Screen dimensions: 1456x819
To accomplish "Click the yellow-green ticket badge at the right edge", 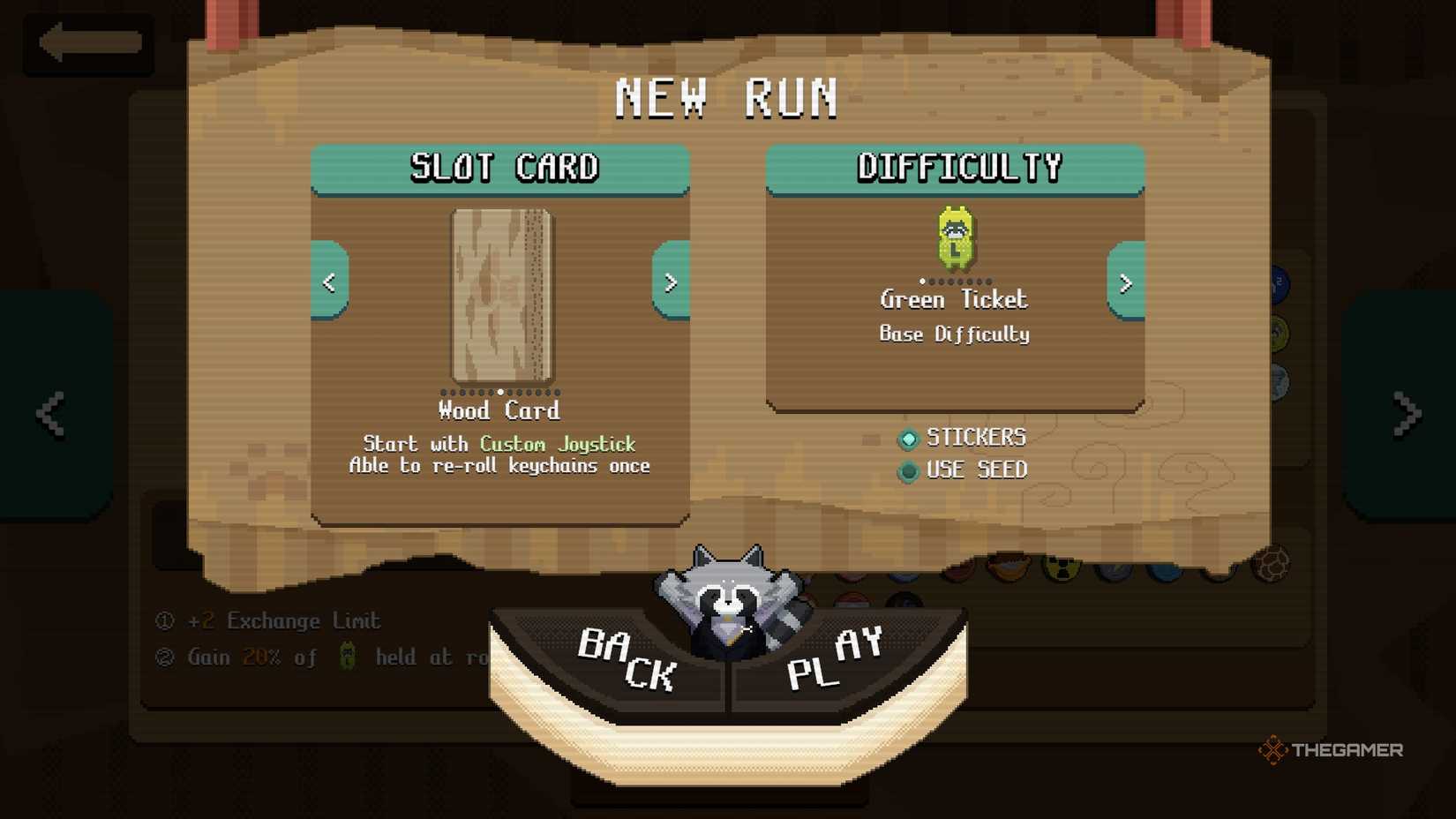I will [1278, 333].
